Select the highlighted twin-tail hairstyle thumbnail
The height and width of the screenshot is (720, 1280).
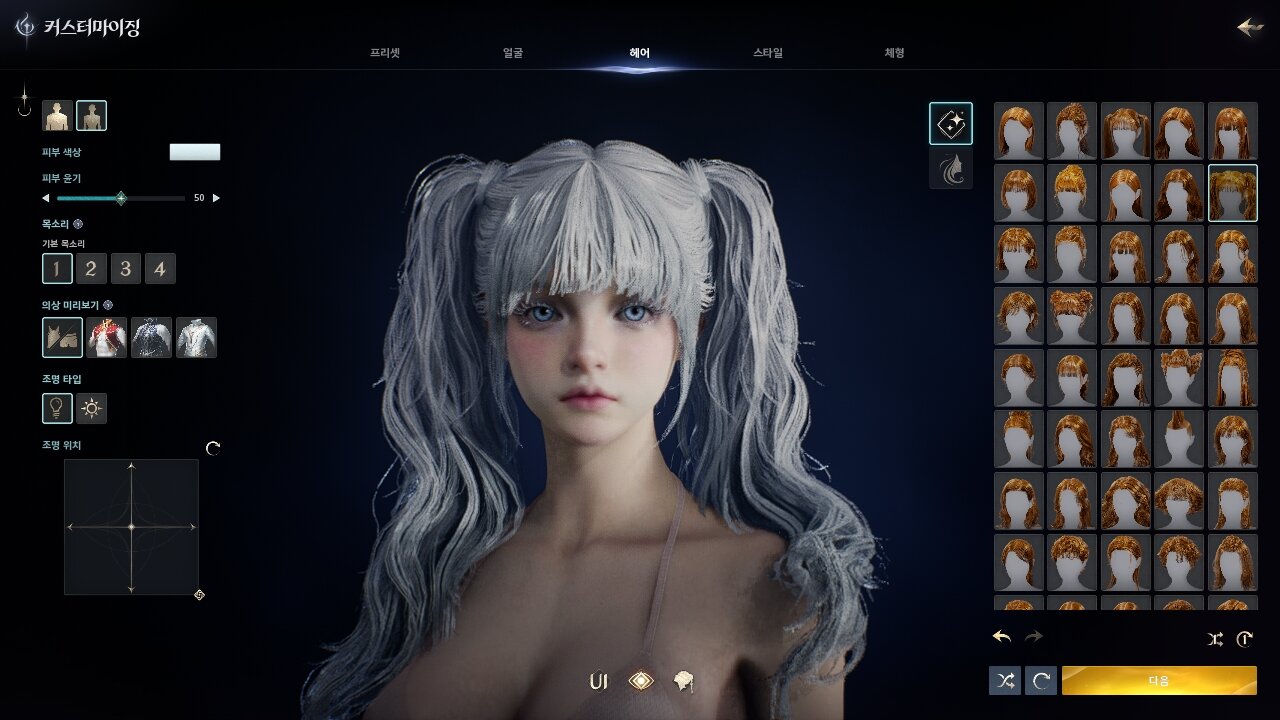tap(1233, 193)
